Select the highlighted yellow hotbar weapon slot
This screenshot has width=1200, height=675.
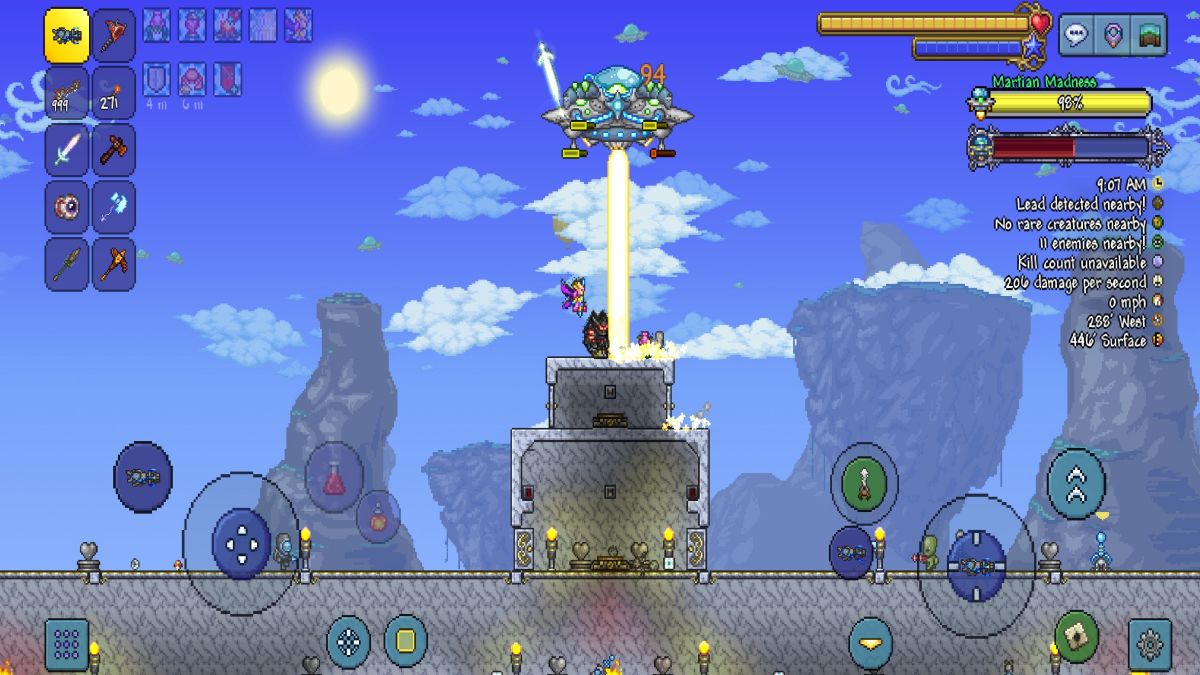(66, 35)
